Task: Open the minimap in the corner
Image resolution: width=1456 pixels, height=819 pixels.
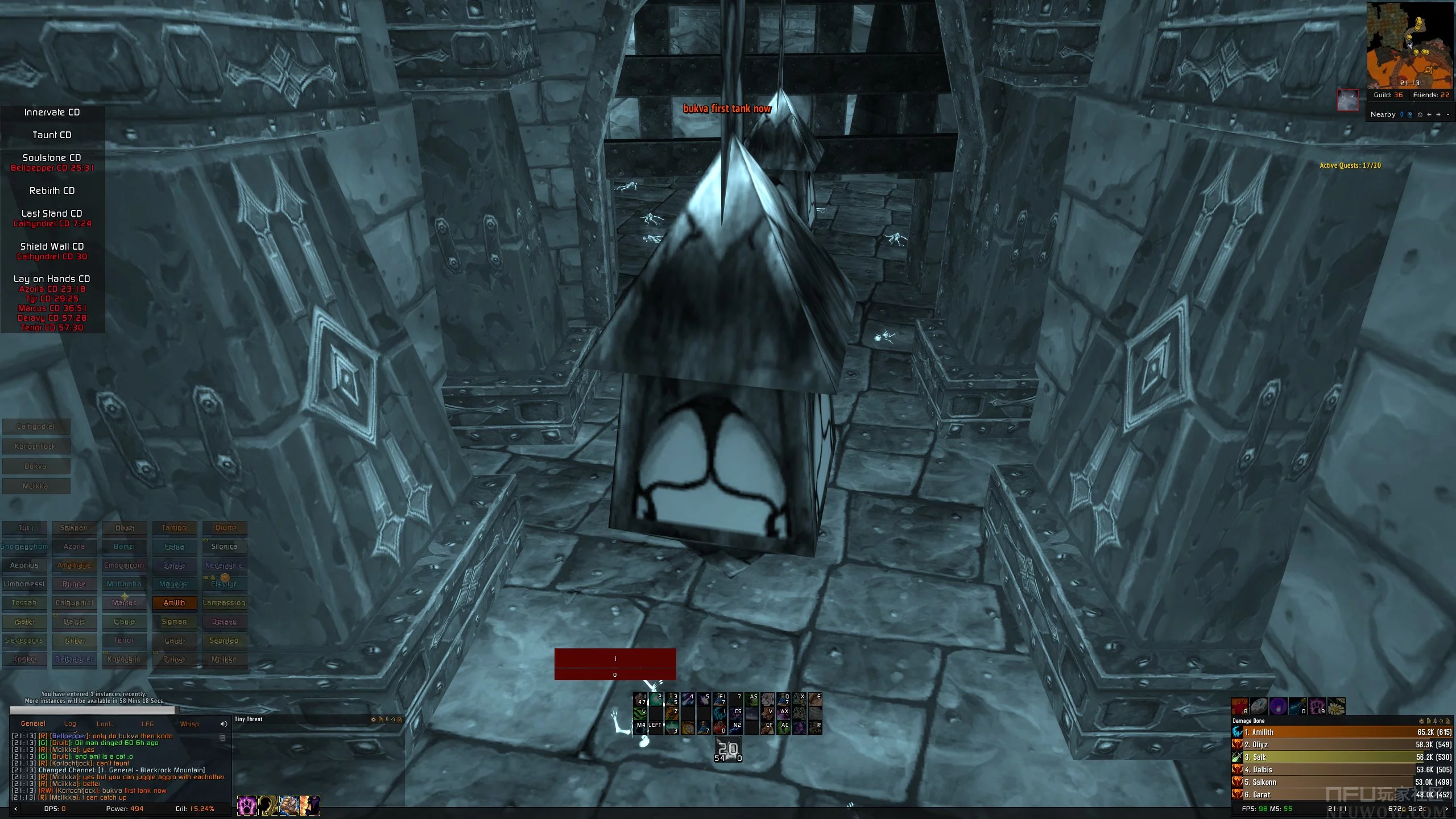Action: pyautogui.click(x=1409, y=44)
